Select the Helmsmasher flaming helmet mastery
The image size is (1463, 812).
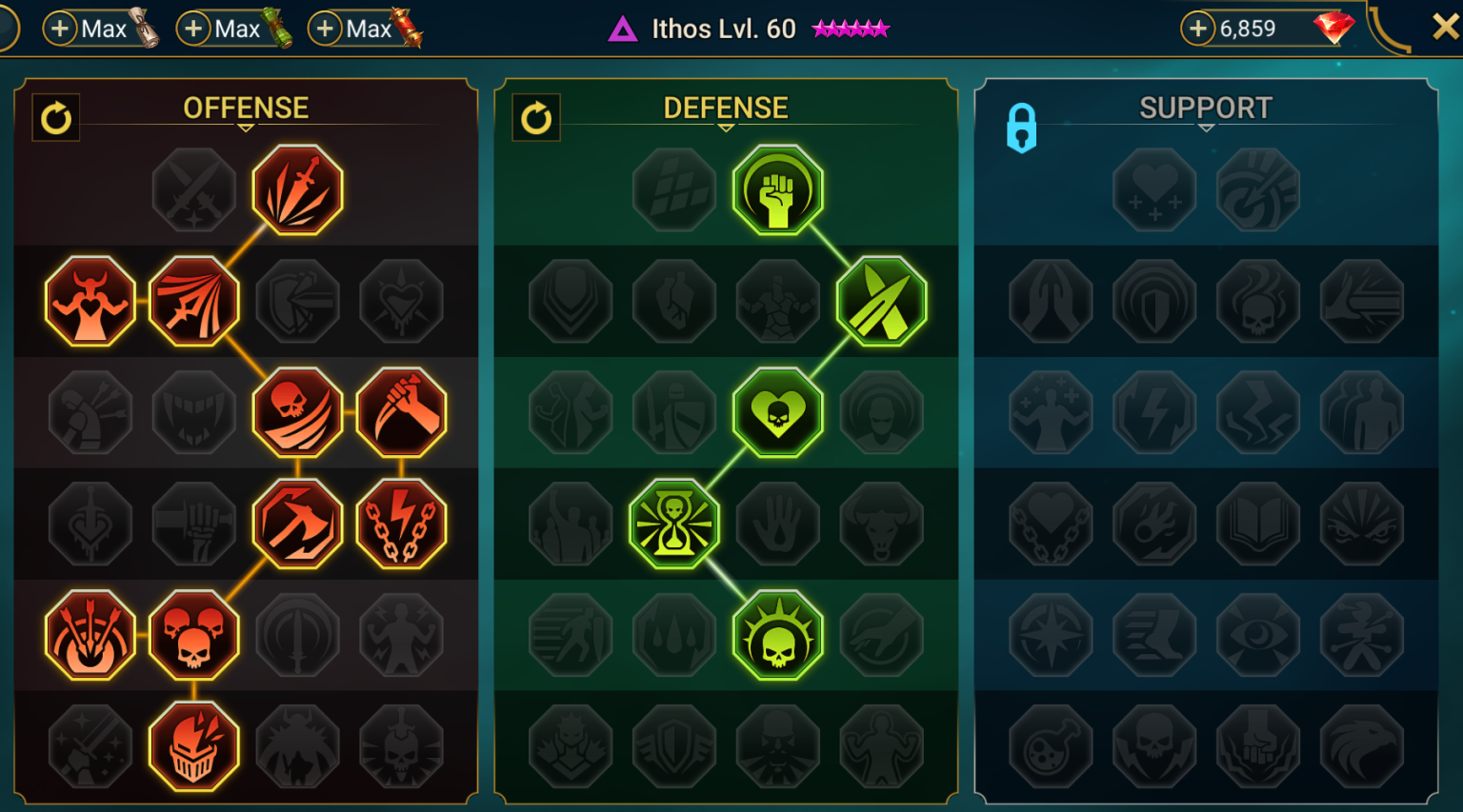(x=194, y=746)
